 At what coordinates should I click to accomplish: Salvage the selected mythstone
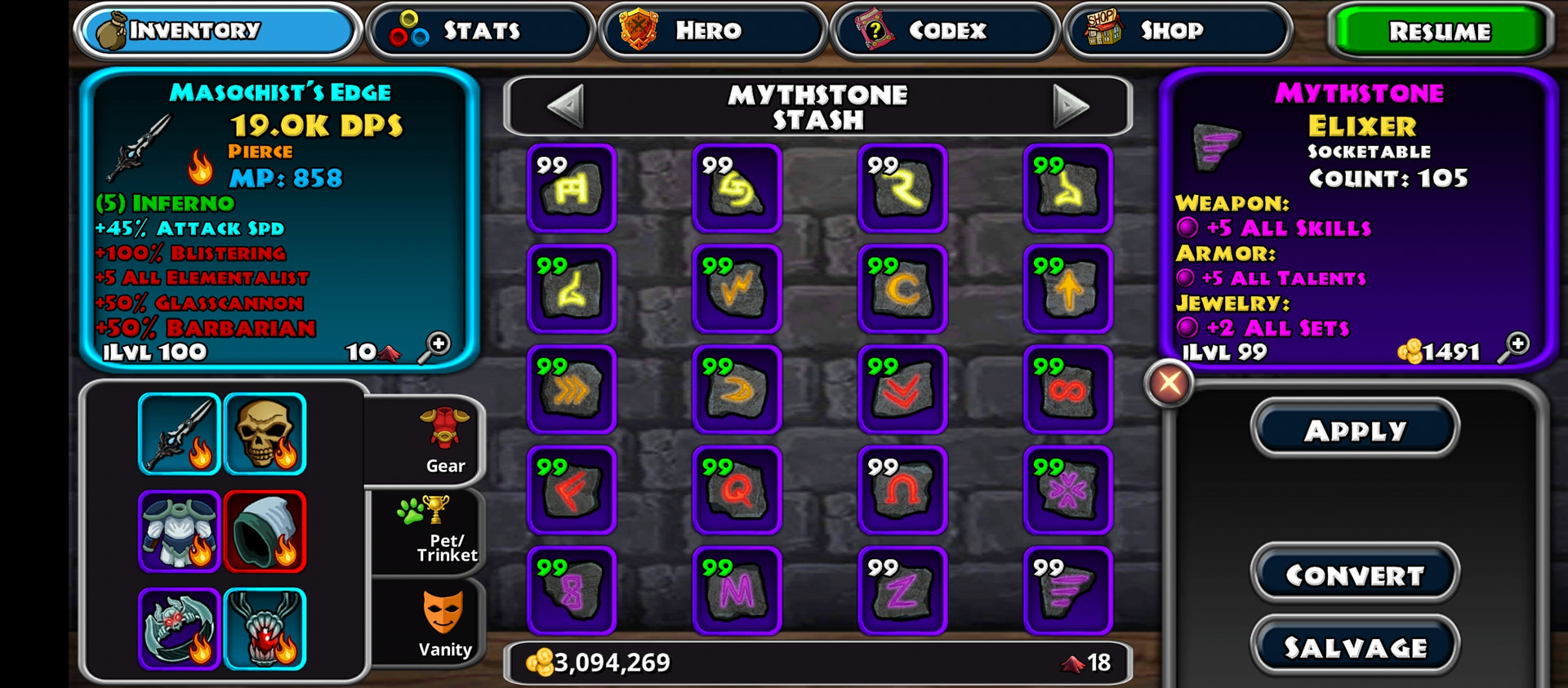point(1355,647)
